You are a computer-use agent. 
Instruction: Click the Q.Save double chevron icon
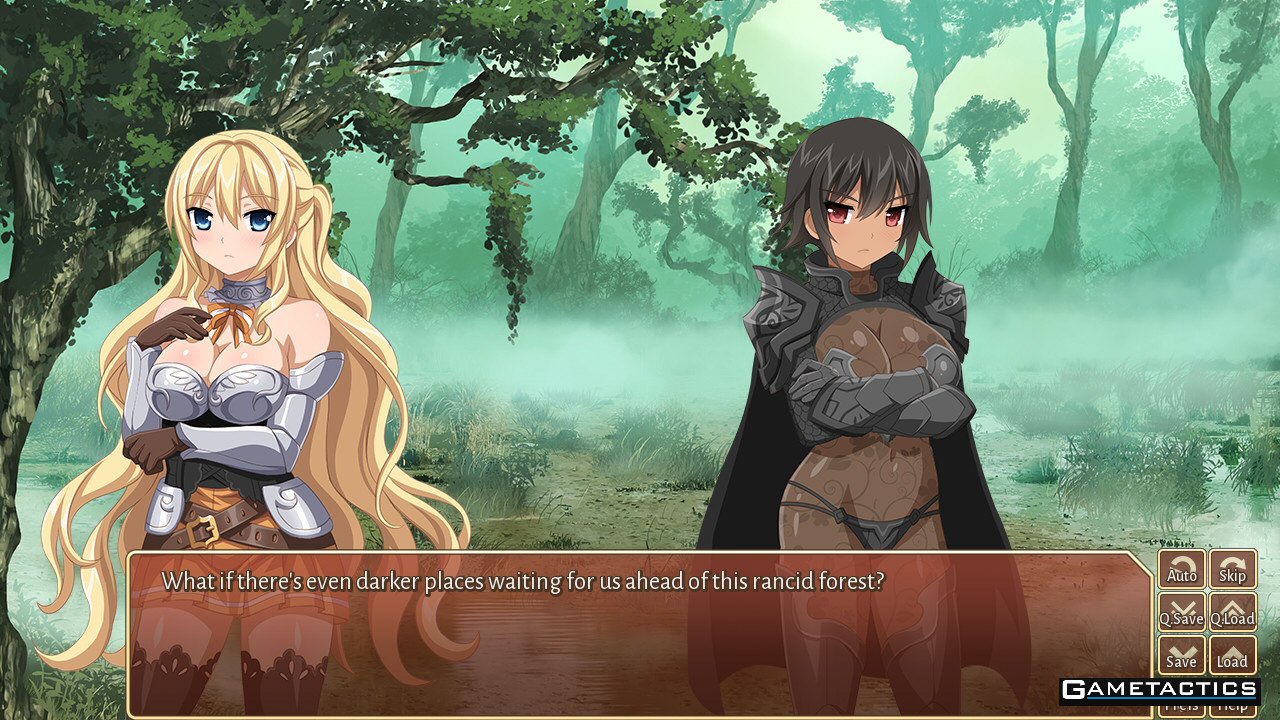coord(1181,607)
